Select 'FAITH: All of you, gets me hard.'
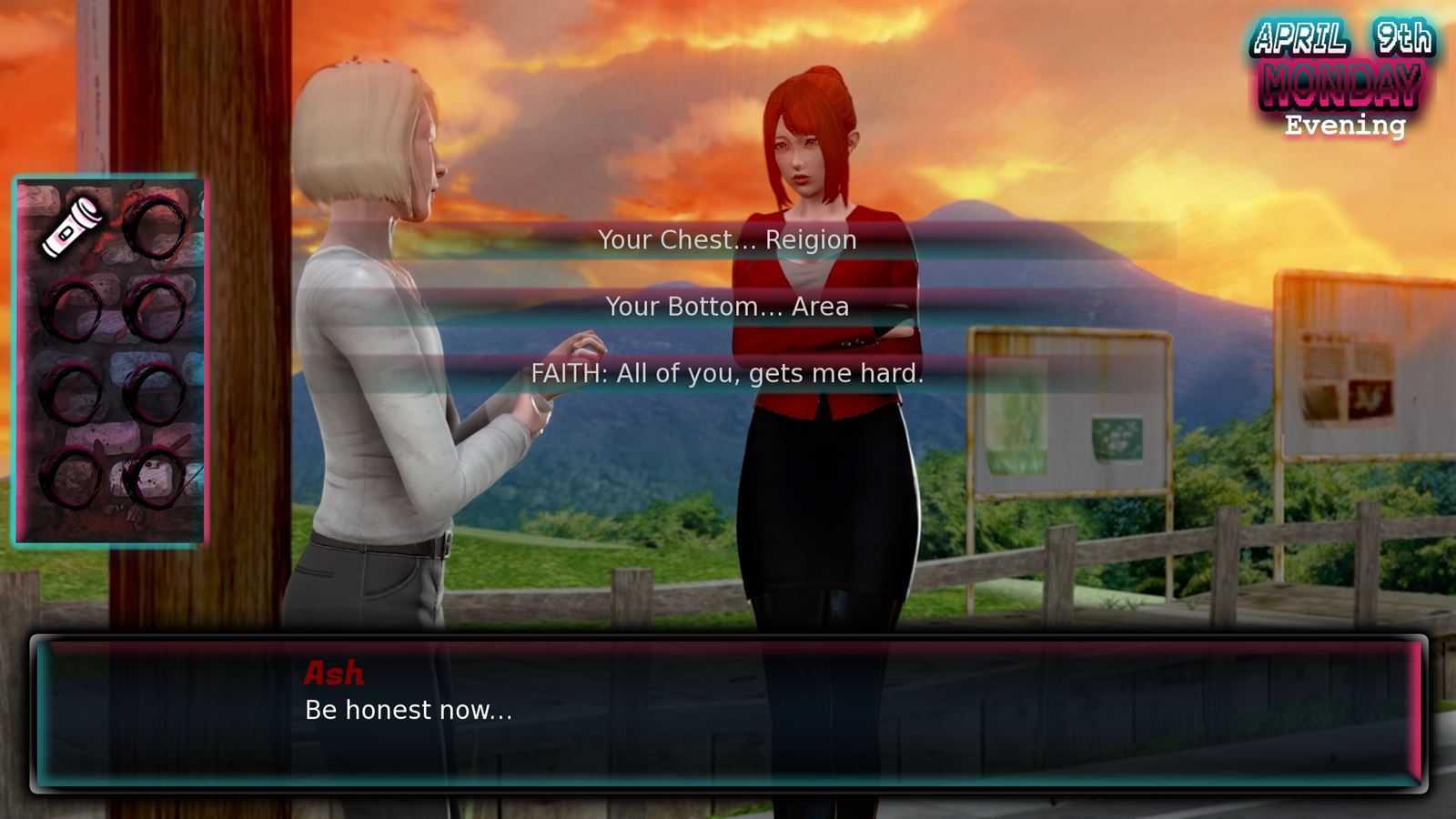 tap(728, 373)
